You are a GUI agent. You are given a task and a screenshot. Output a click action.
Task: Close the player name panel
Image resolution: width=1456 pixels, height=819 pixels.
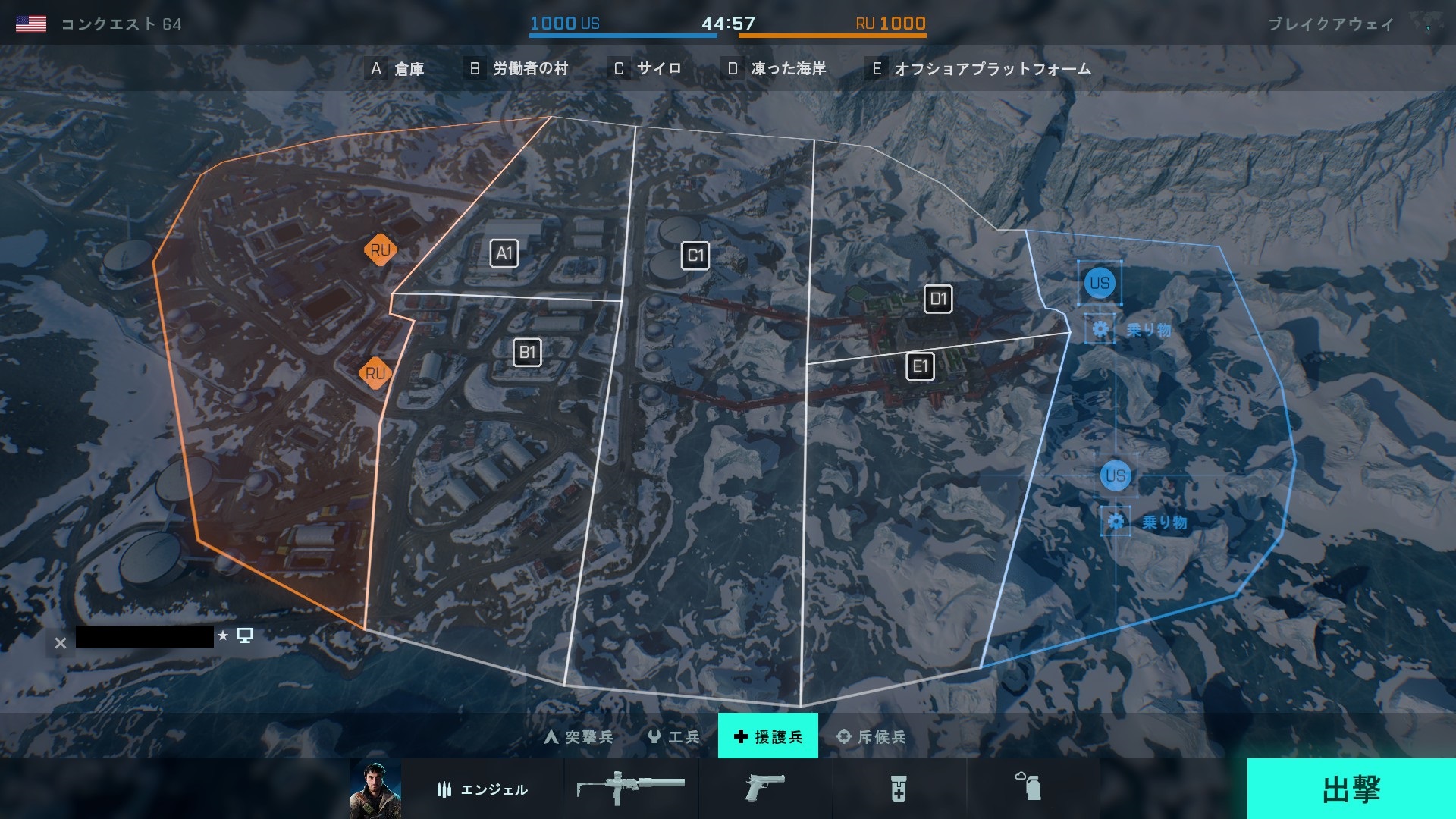[x=61, y=643]
